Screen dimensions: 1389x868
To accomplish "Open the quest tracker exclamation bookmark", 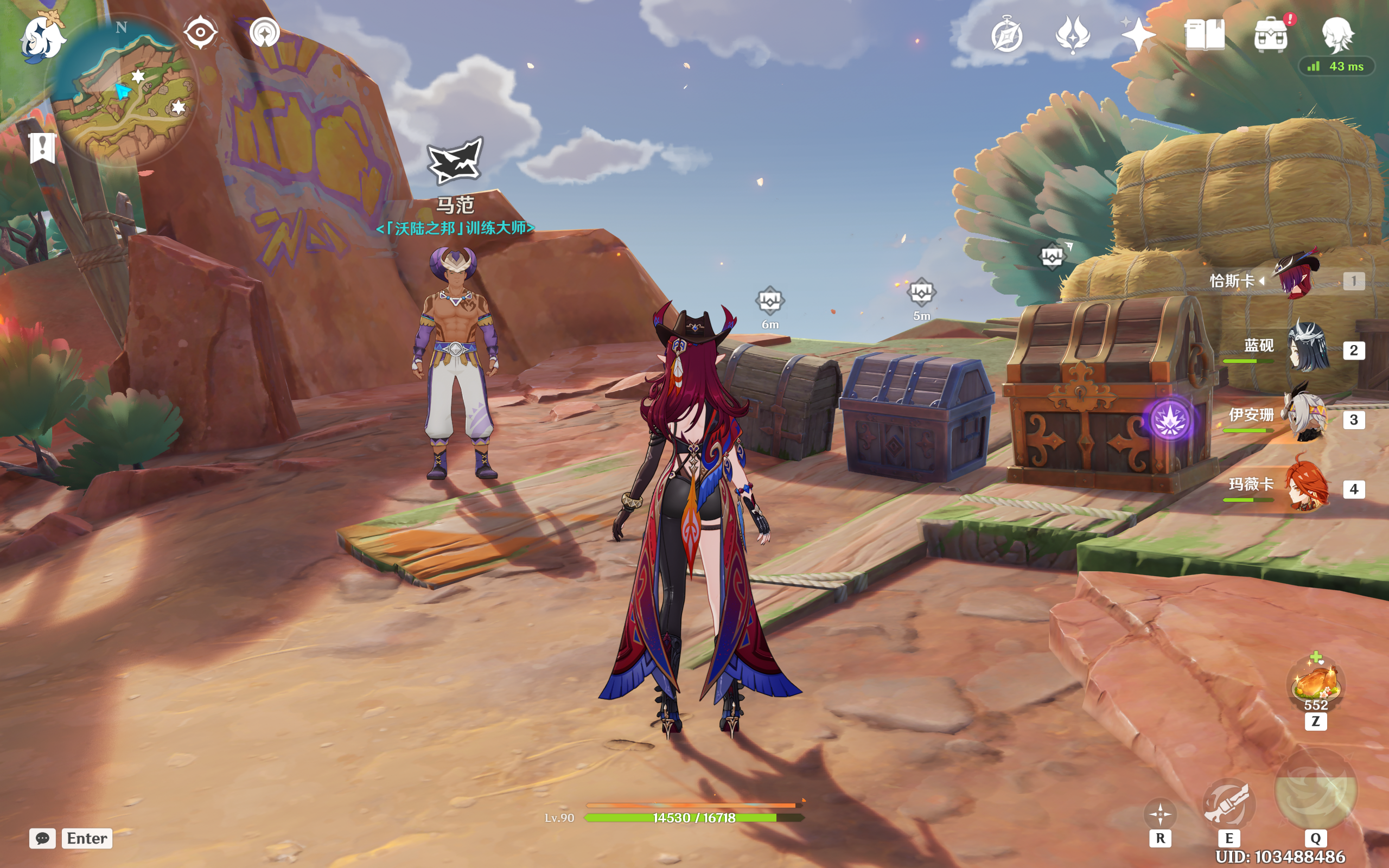I will [x=42, y=148].
